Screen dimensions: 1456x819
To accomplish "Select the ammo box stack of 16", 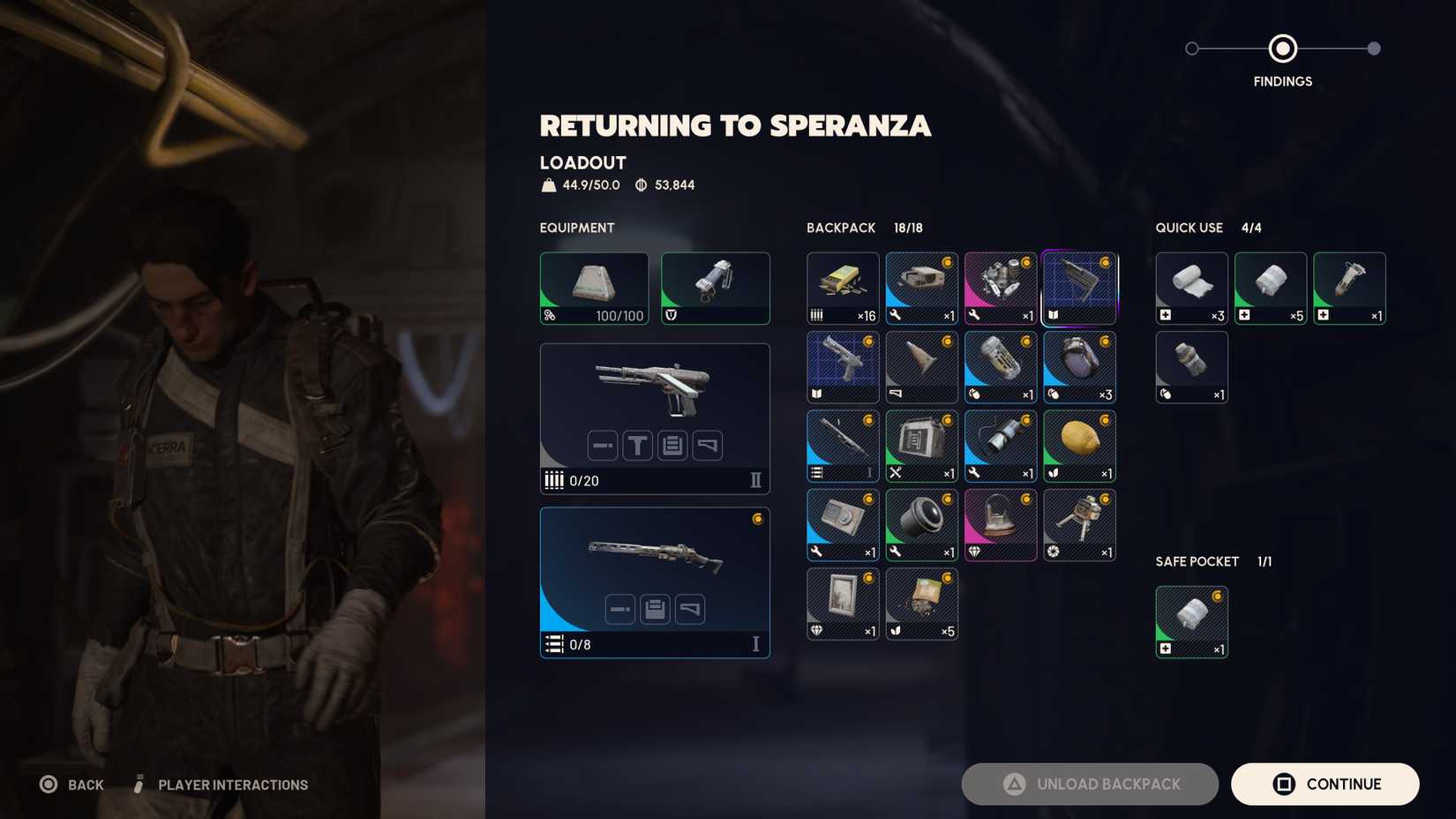I will (x=843, y=288).
